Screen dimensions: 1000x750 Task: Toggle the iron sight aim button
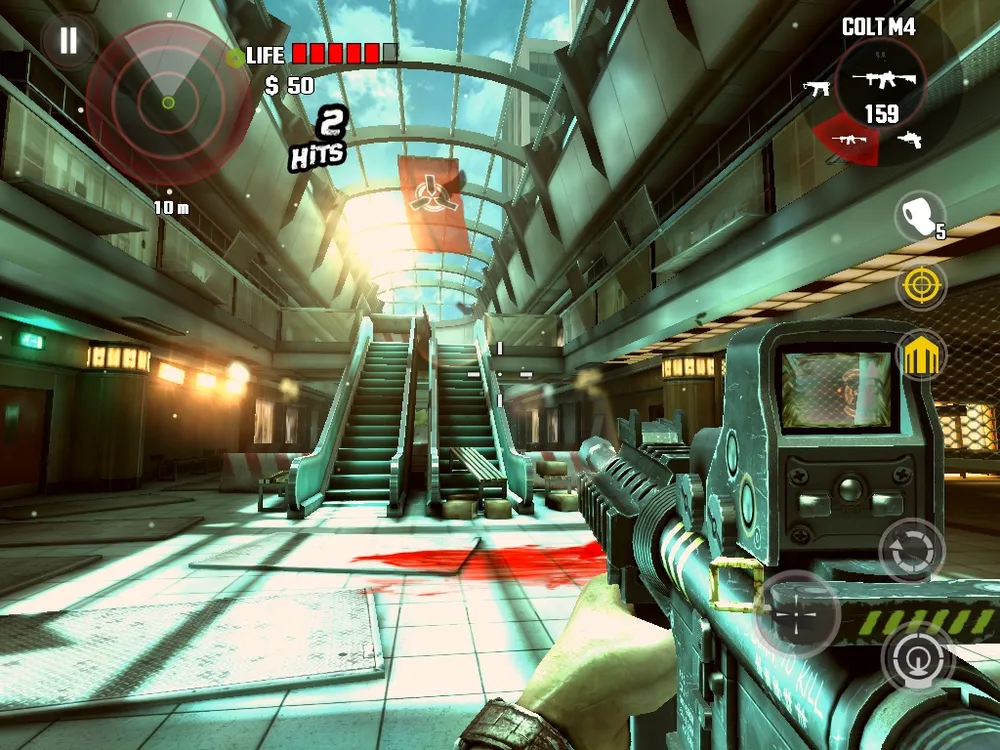coord(917,657)
